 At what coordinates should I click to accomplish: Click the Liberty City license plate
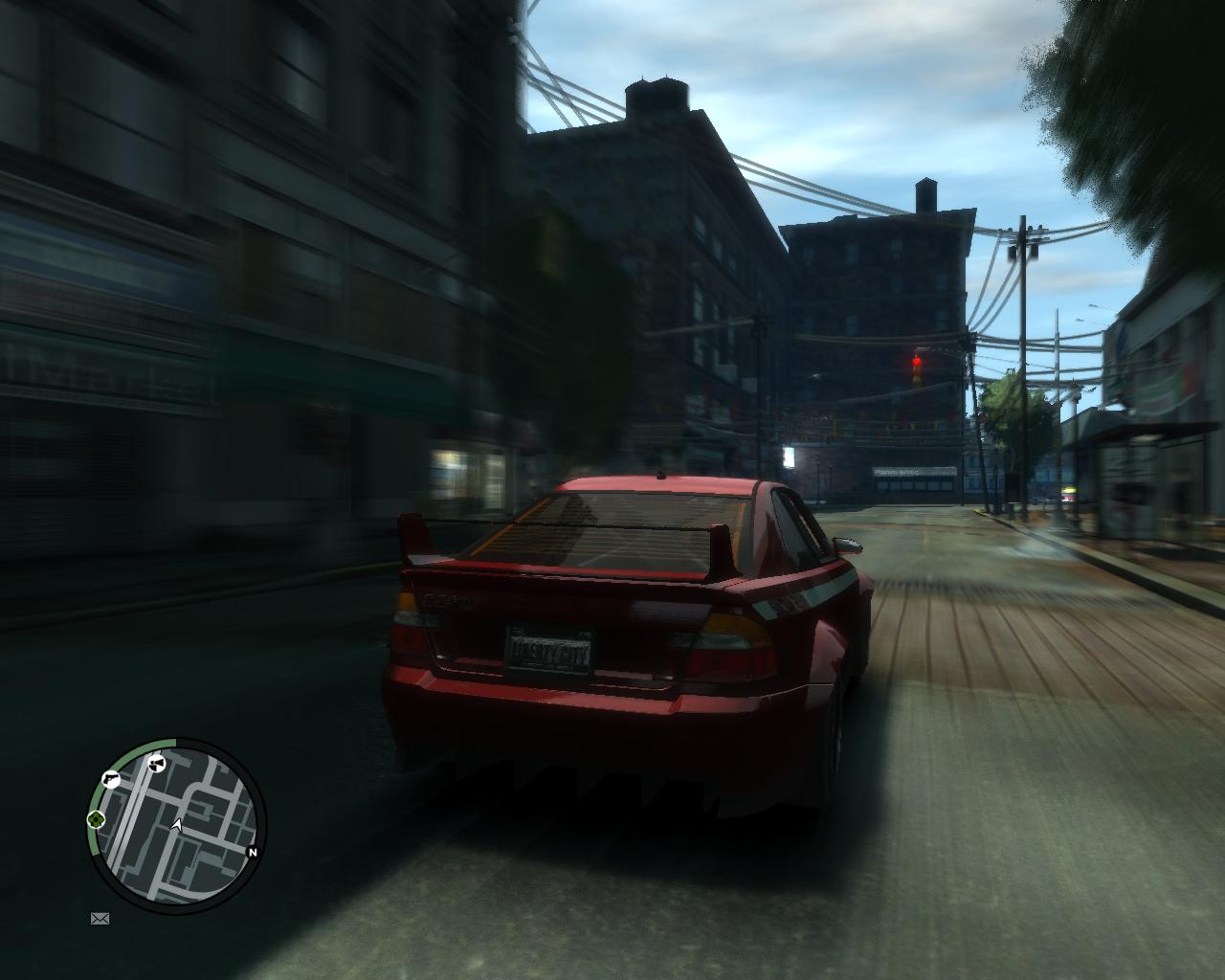tap(550, 650)
